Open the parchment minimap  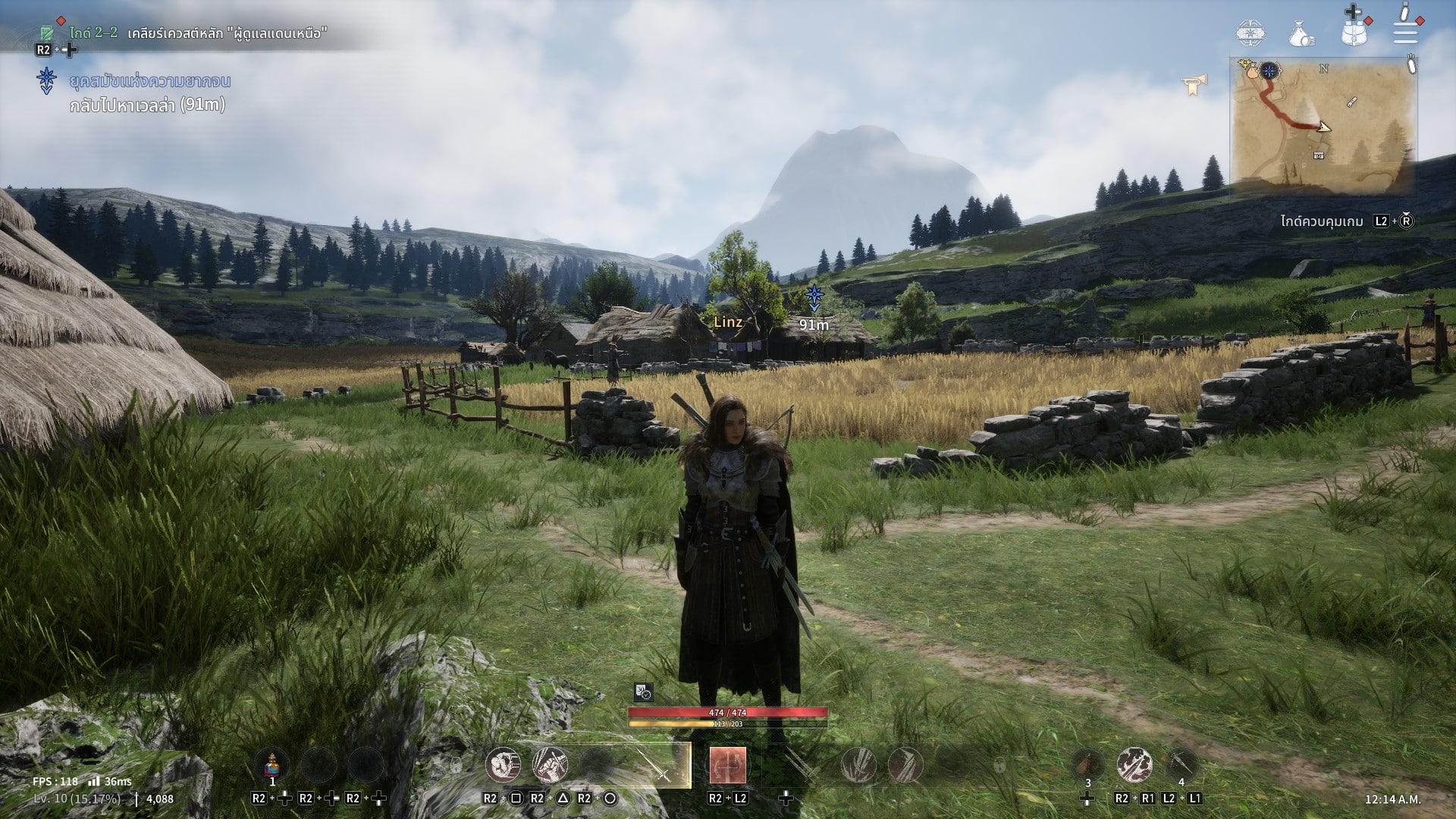(1323, 125)
